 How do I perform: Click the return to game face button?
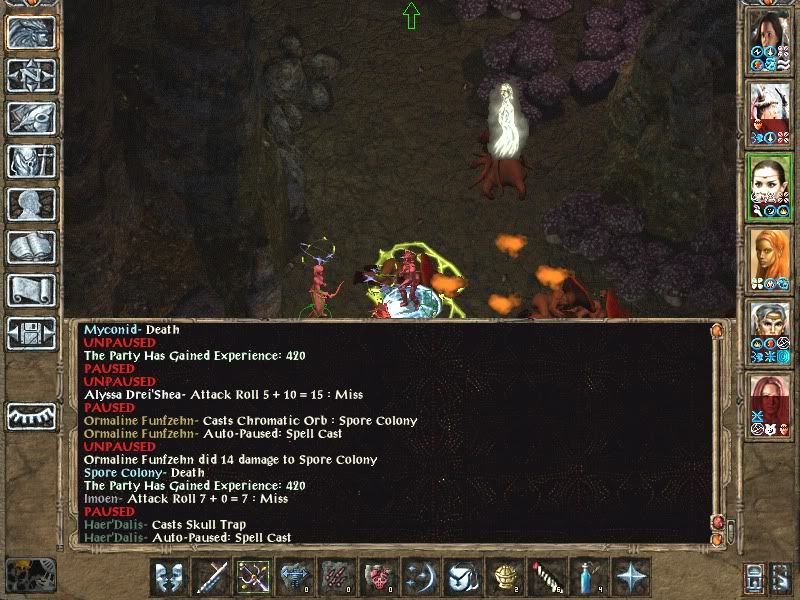(x=31, y=33)
